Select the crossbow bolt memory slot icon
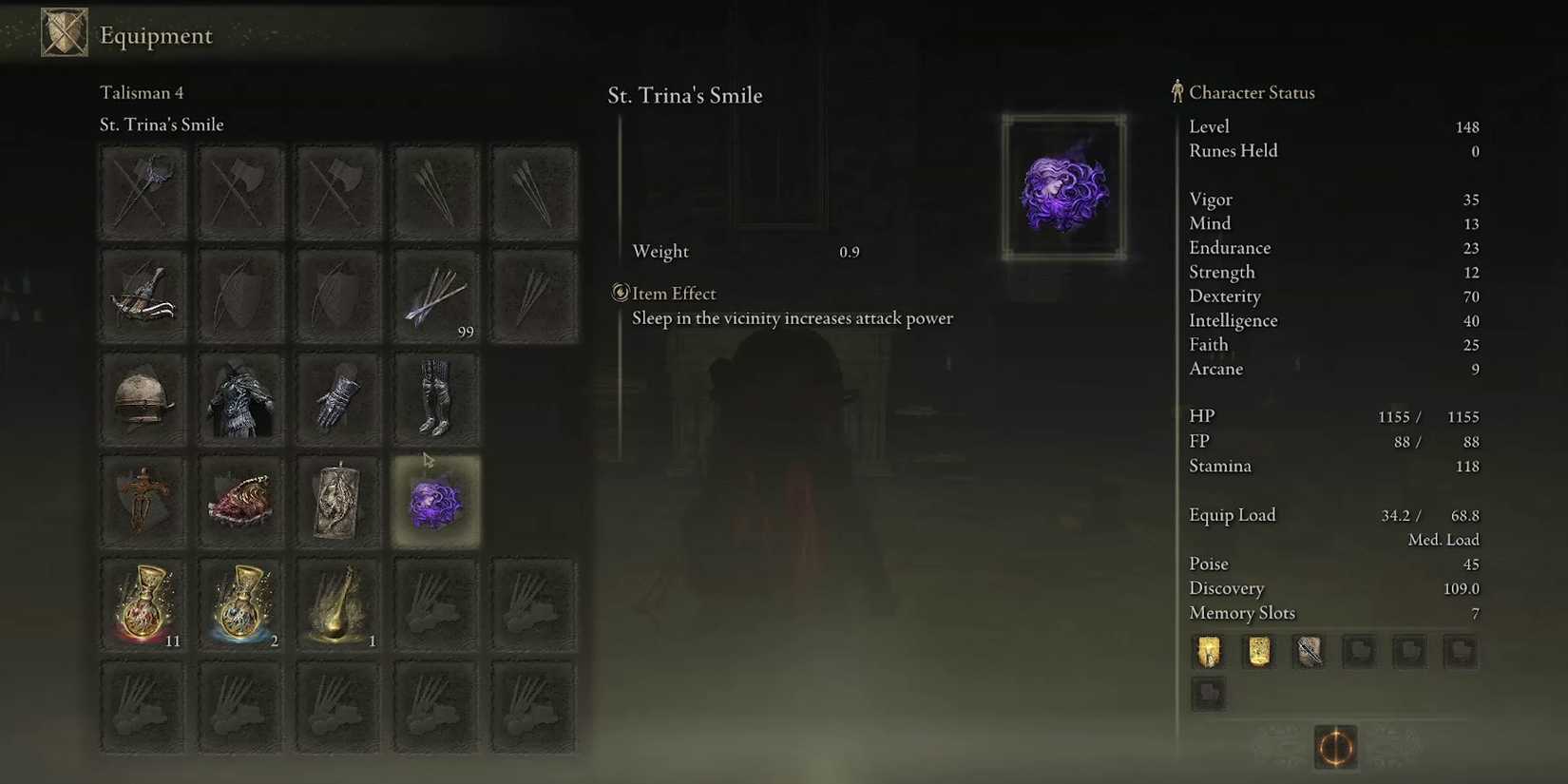Image resolution: width=1568 pixels, height=784 pixels. [1308, 652]
